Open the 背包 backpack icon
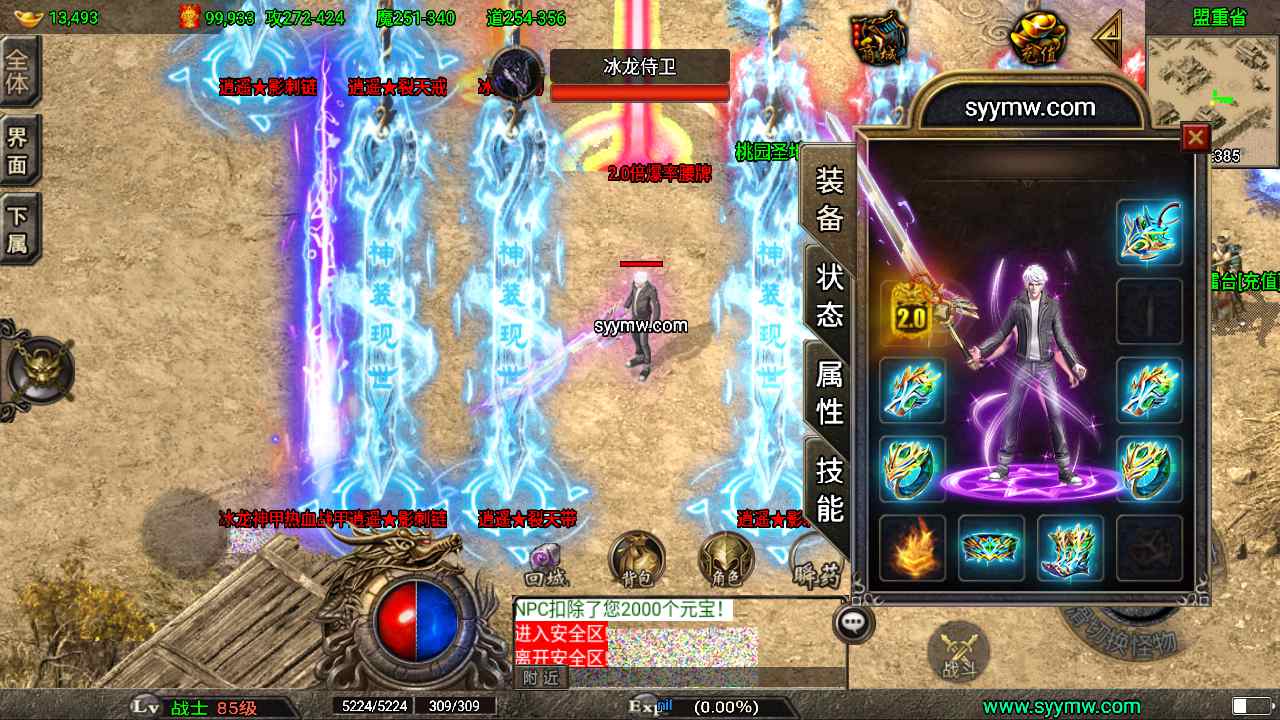The image size is (1280, 720). click(637, 555)
